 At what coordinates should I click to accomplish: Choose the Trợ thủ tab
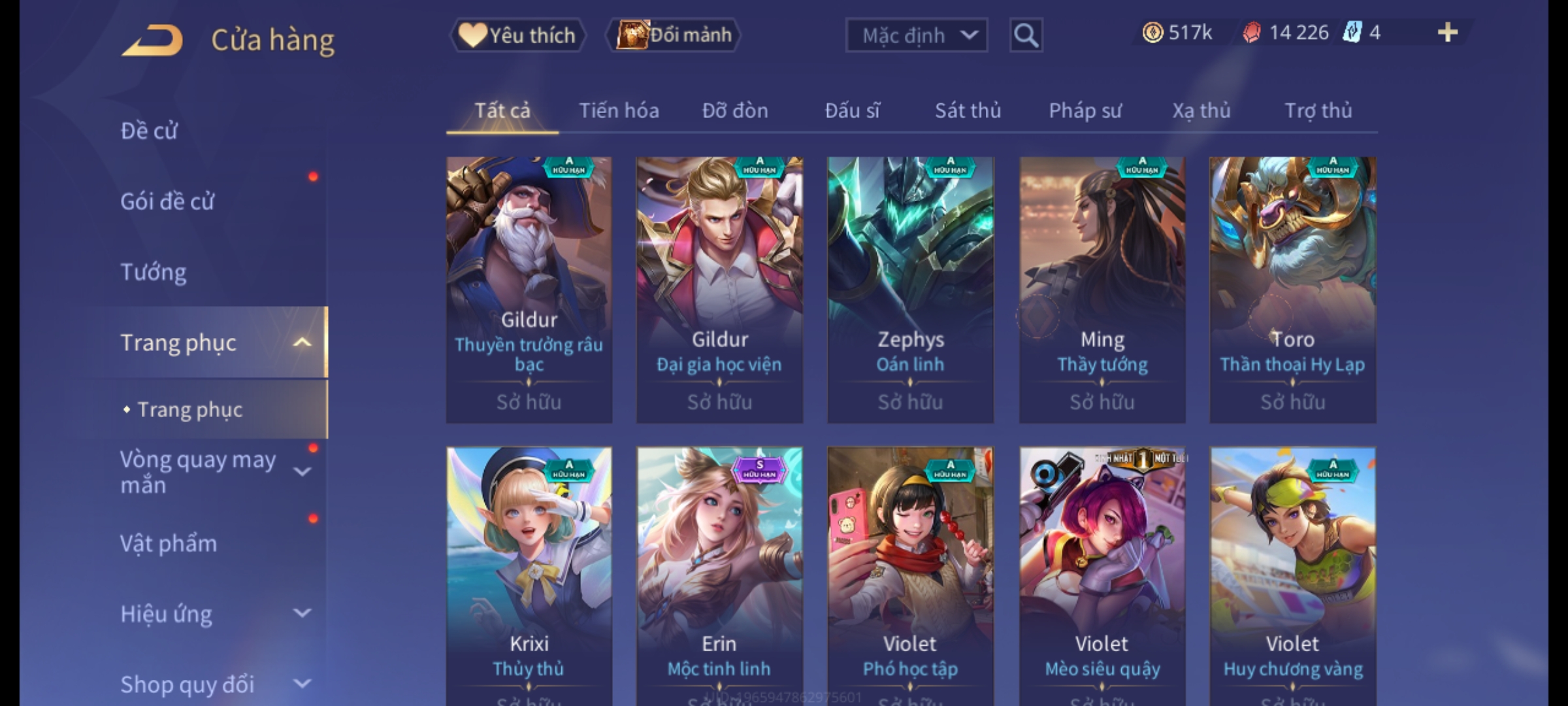[x=1318, y=111]
